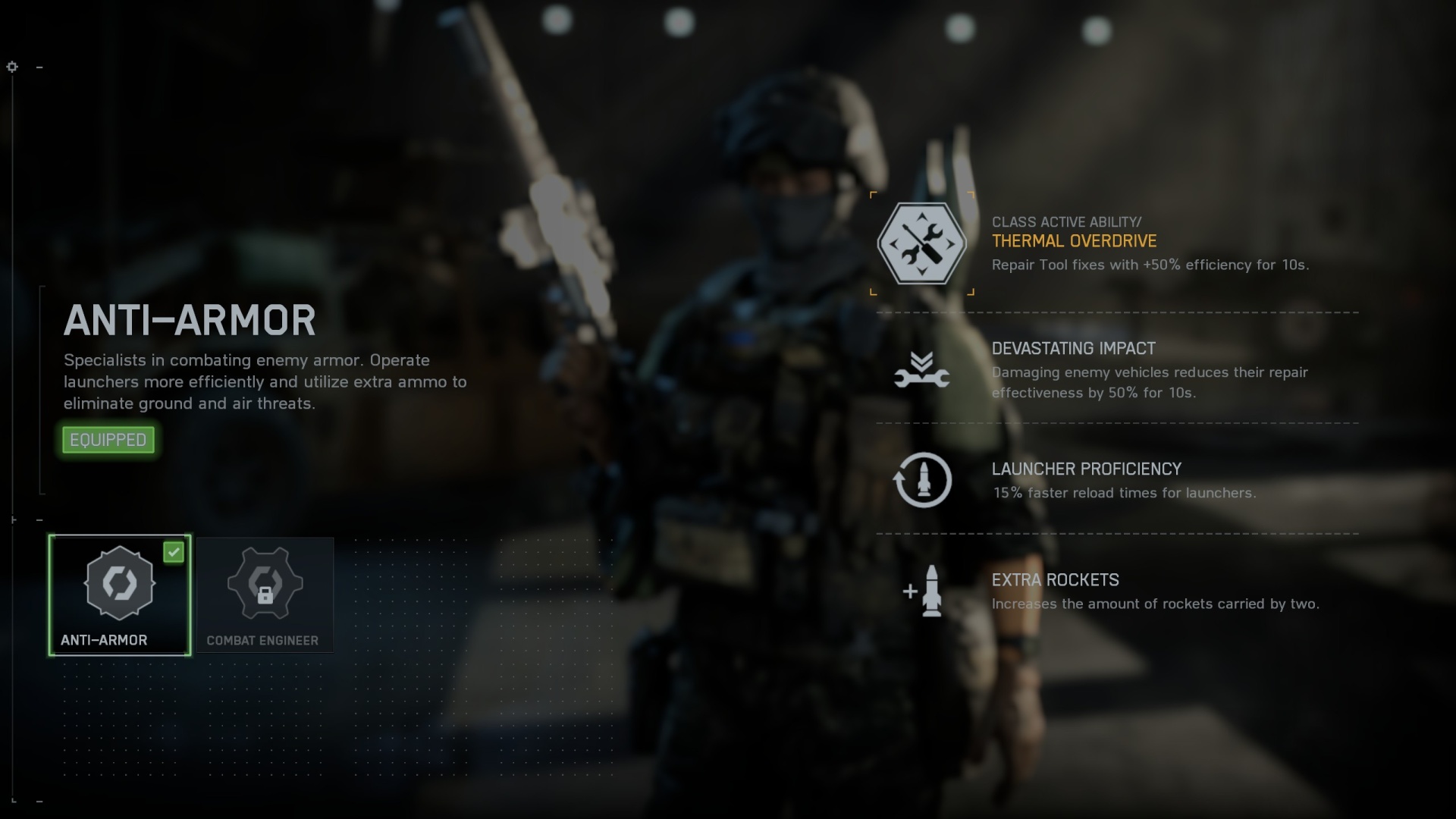Click the lock symbol on Combat Engineer
This screenshot has width=1456, height=819.
click(265, 595)
